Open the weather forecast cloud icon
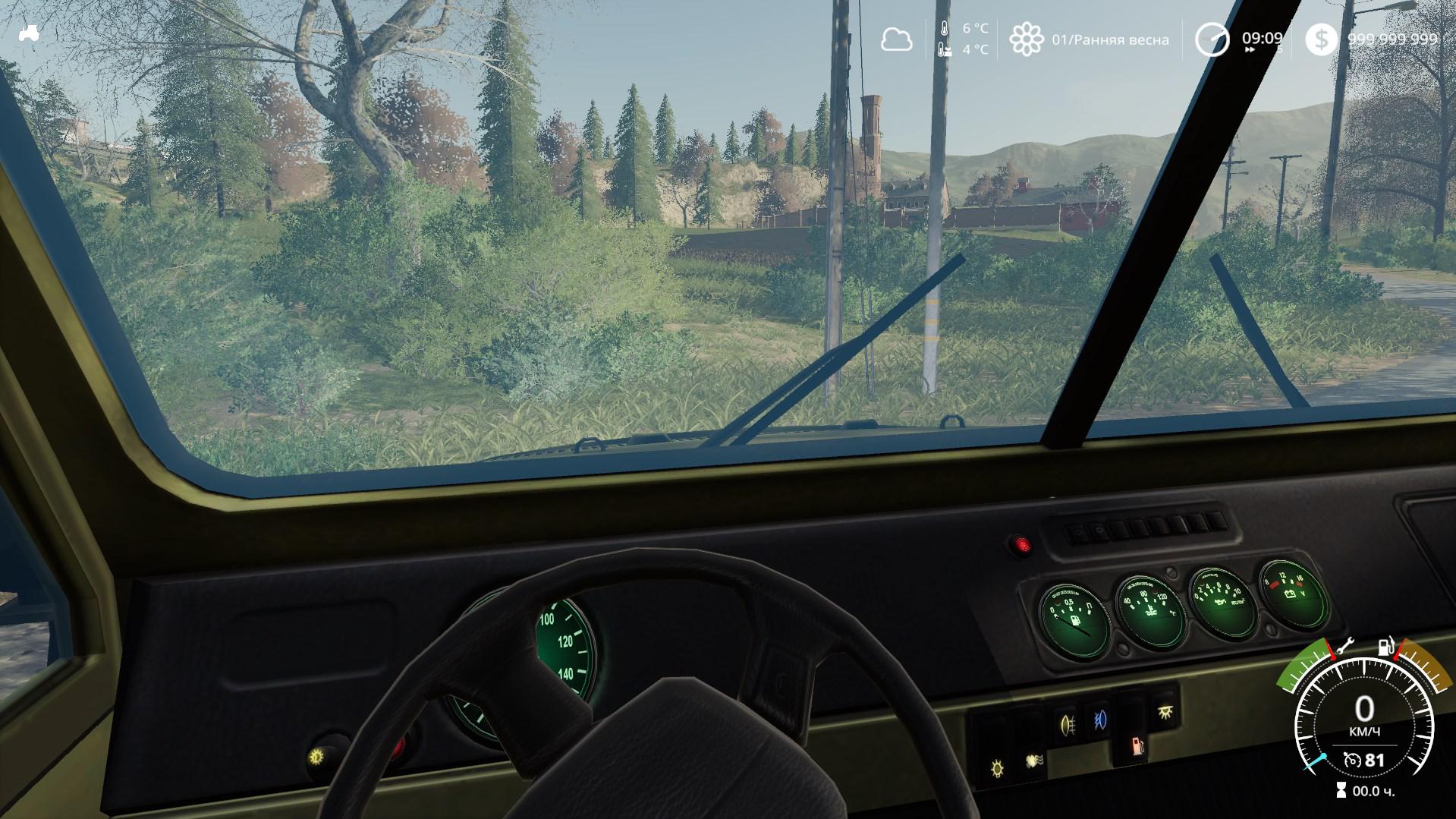The image size is (1456, 819). (x=896, y=39)
